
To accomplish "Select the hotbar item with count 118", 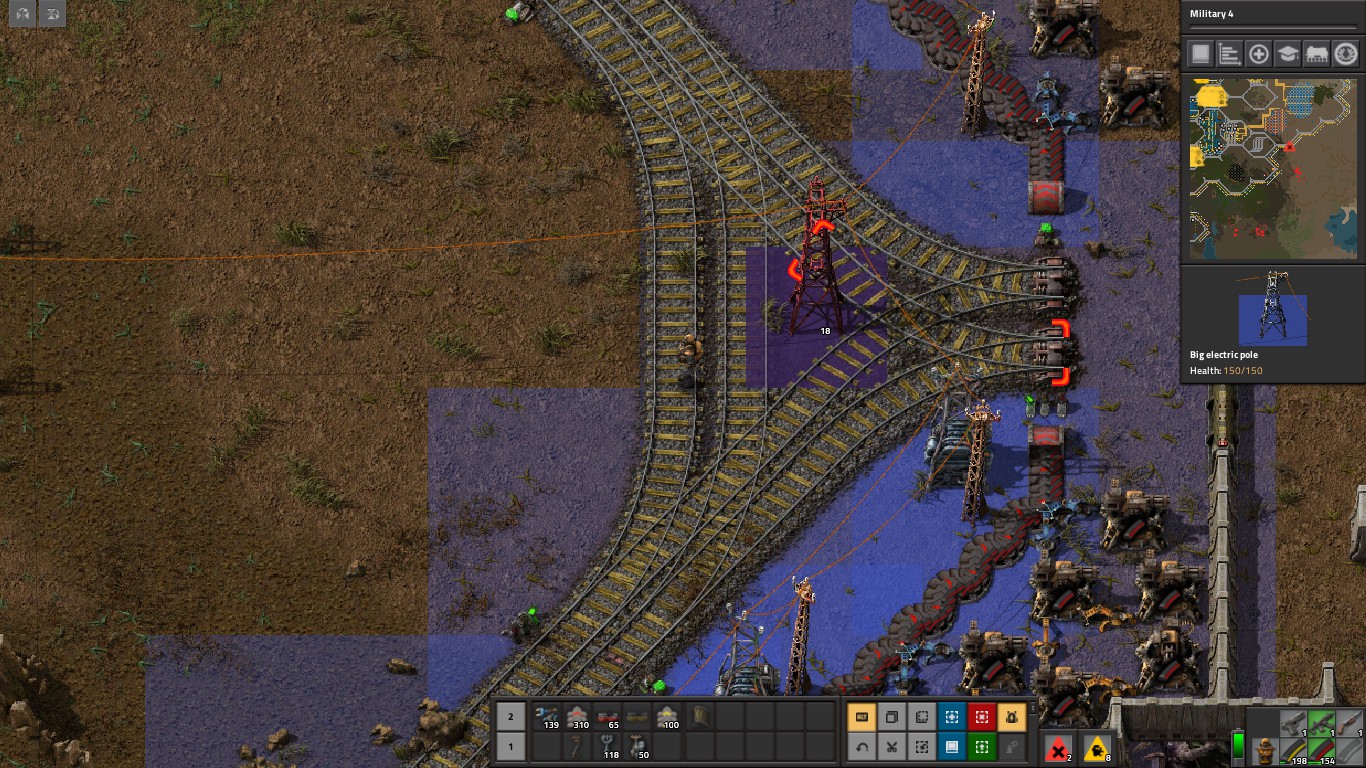I will click(607, 746).
